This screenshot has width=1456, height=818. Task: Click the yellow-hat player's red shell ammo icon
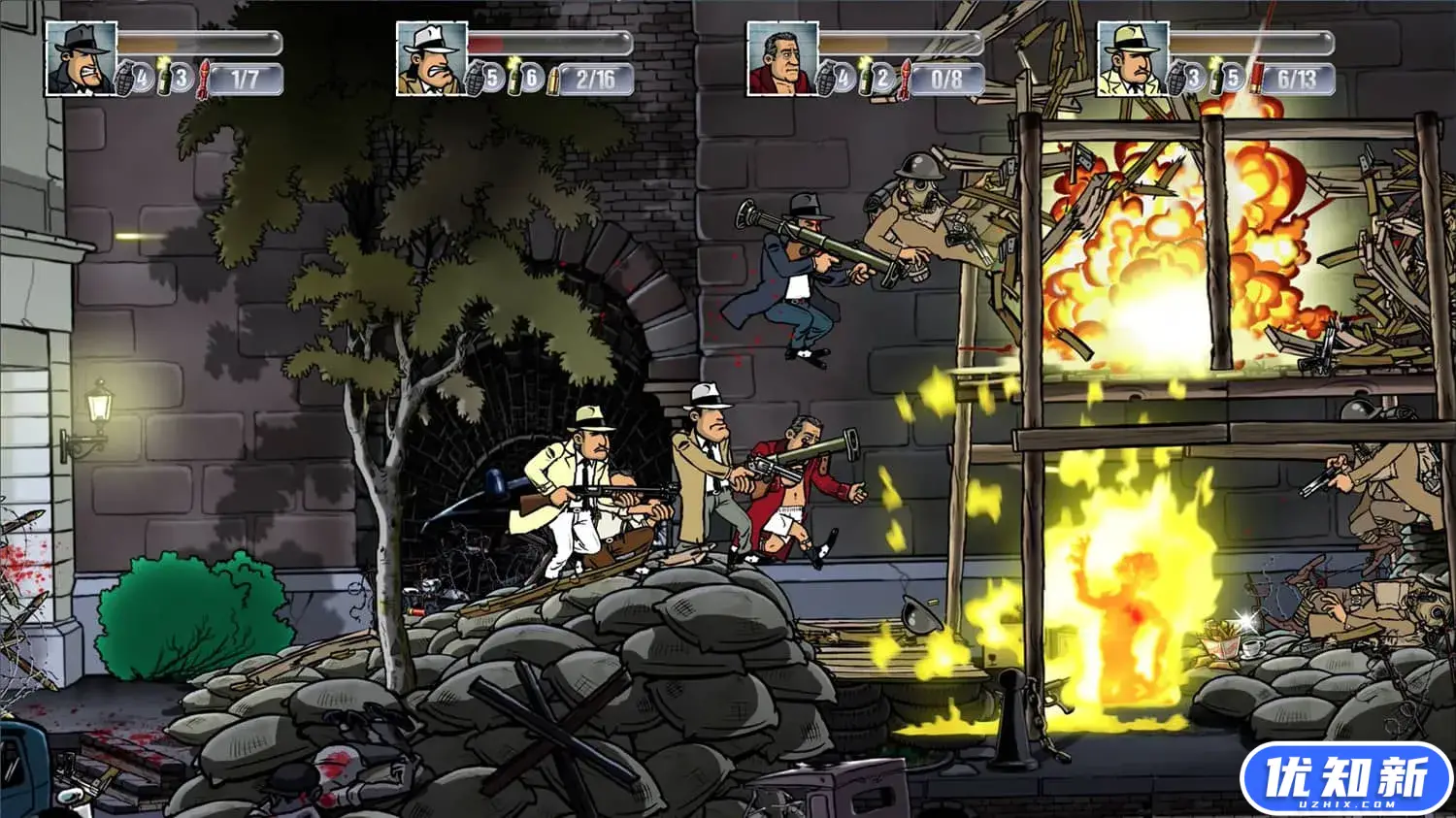click(x=1256, y=78)
